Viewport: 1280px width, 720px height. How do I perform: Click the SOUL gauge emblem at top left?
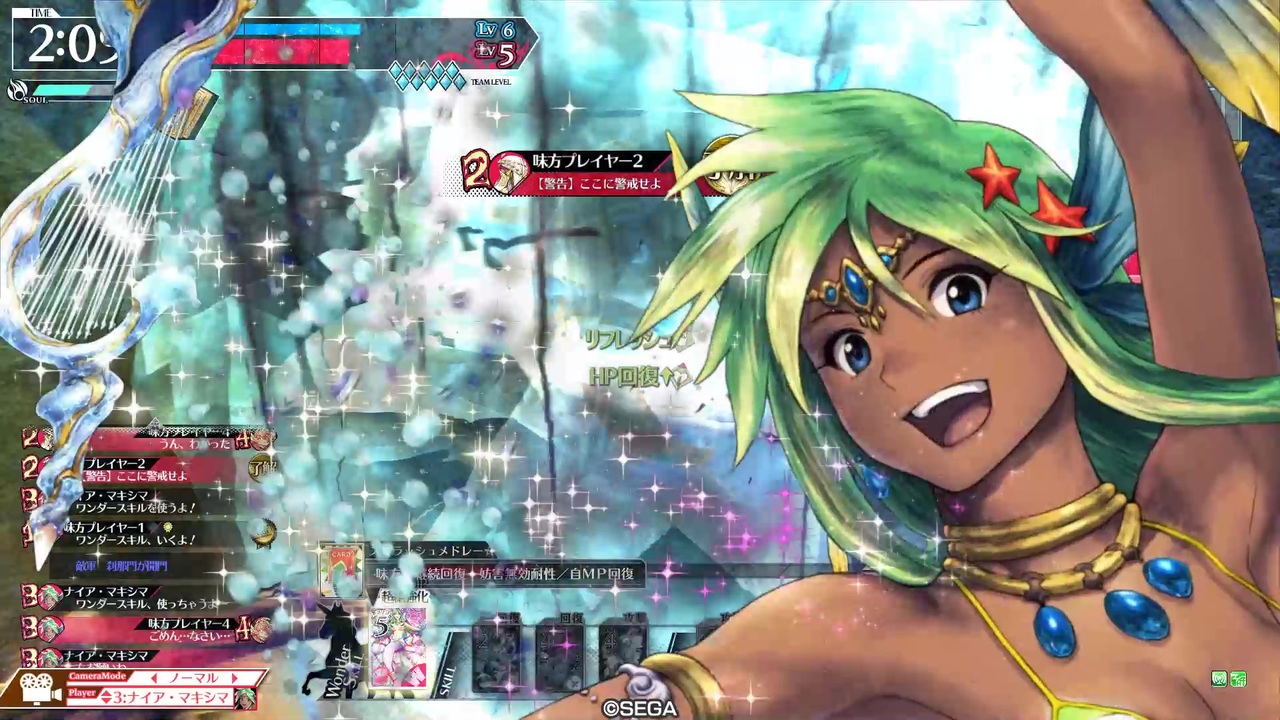tap(16, 91)
